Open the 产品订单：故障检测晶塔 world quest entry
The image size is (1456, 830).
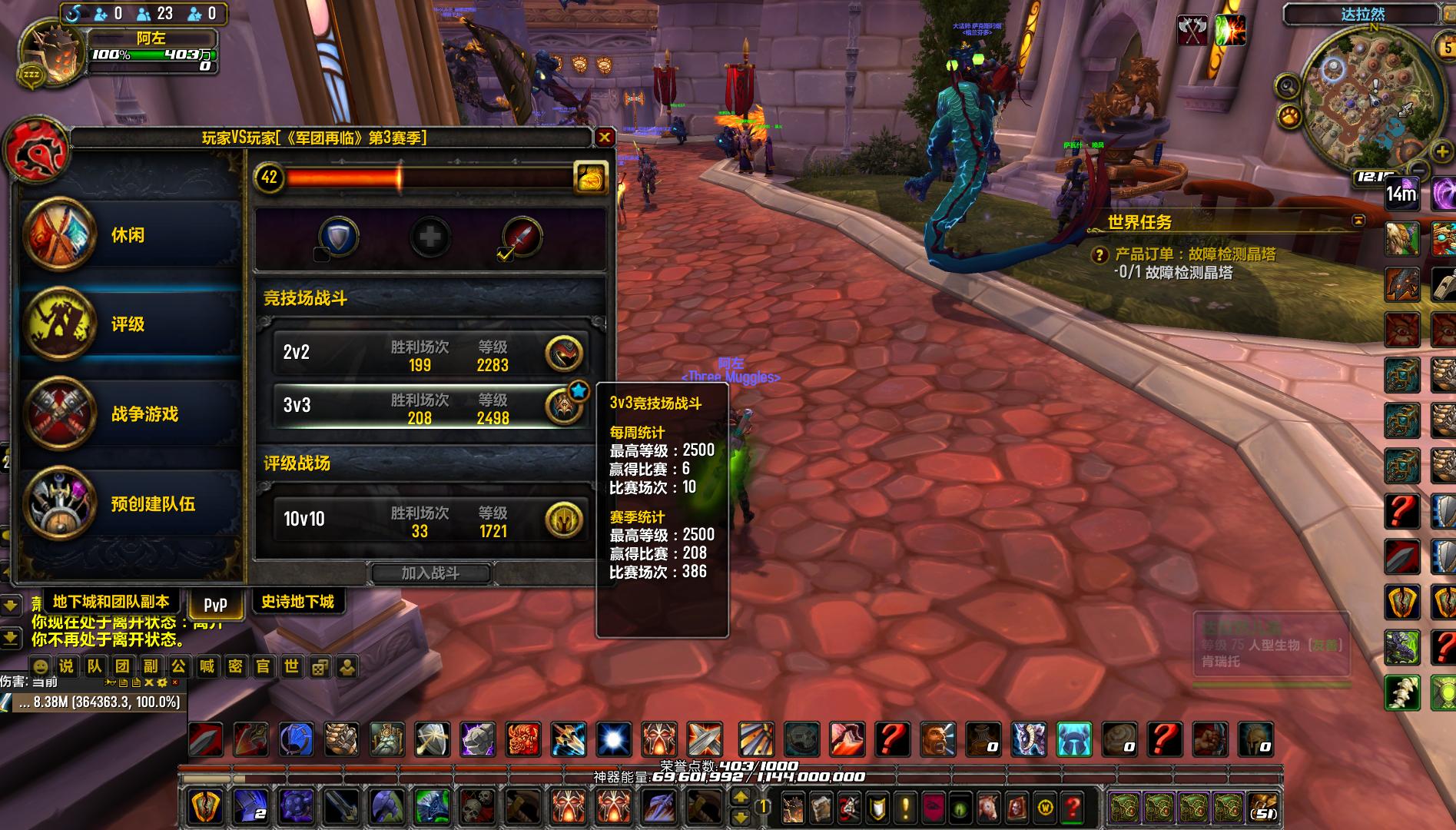(x=1194, y=254)
